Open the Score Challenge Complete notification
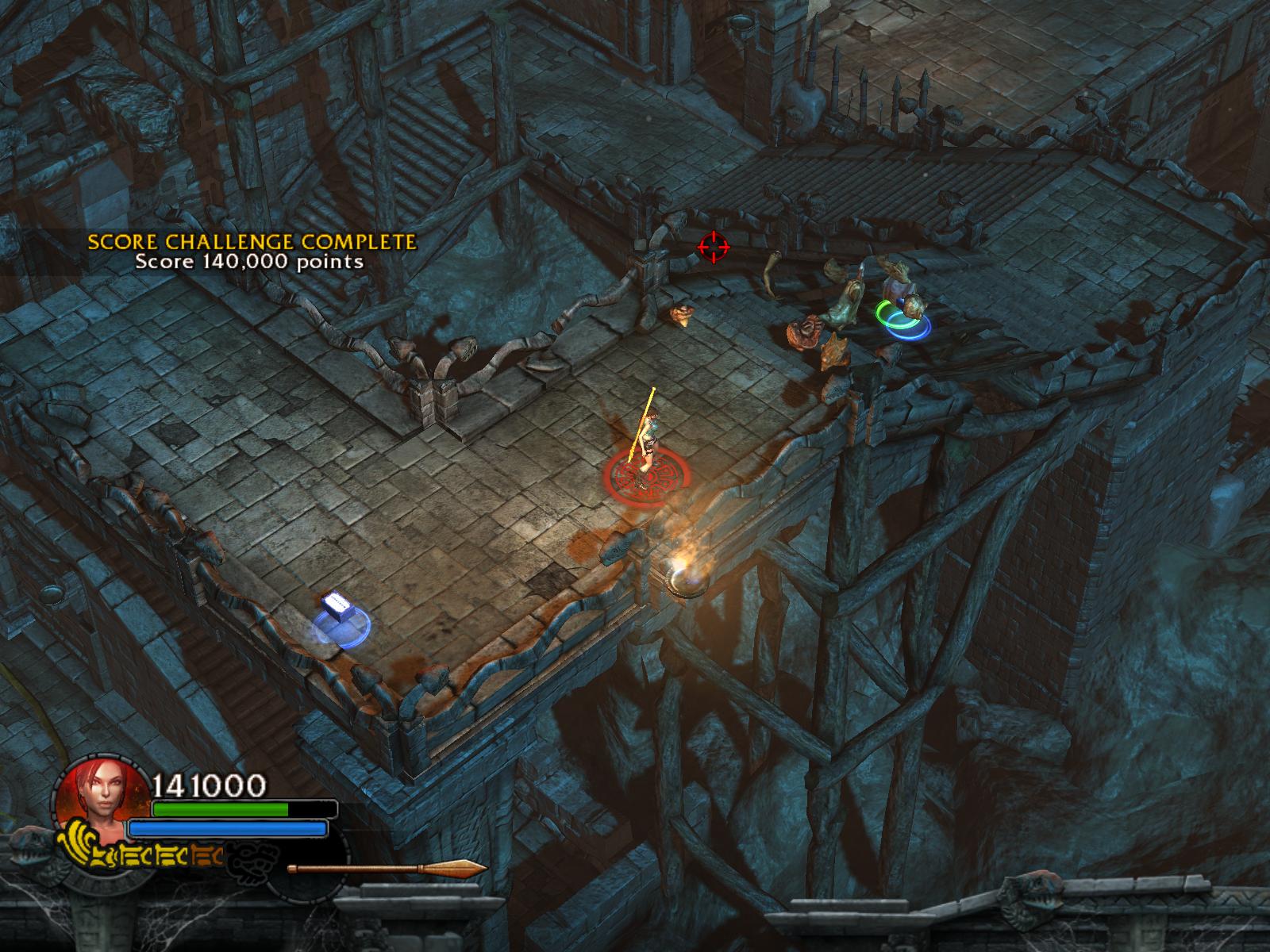 tap(251, 251)
